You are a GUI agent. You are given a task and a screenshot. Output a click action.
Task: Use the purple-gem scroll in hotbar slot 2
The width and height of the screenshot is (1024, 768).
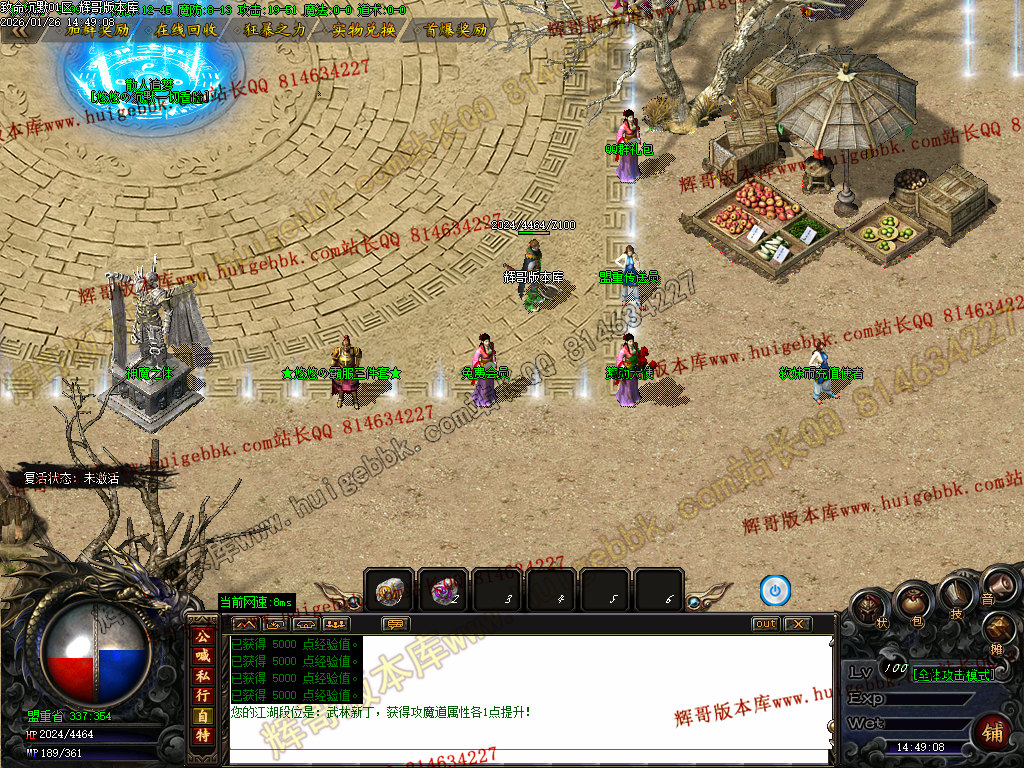(441, 592)
